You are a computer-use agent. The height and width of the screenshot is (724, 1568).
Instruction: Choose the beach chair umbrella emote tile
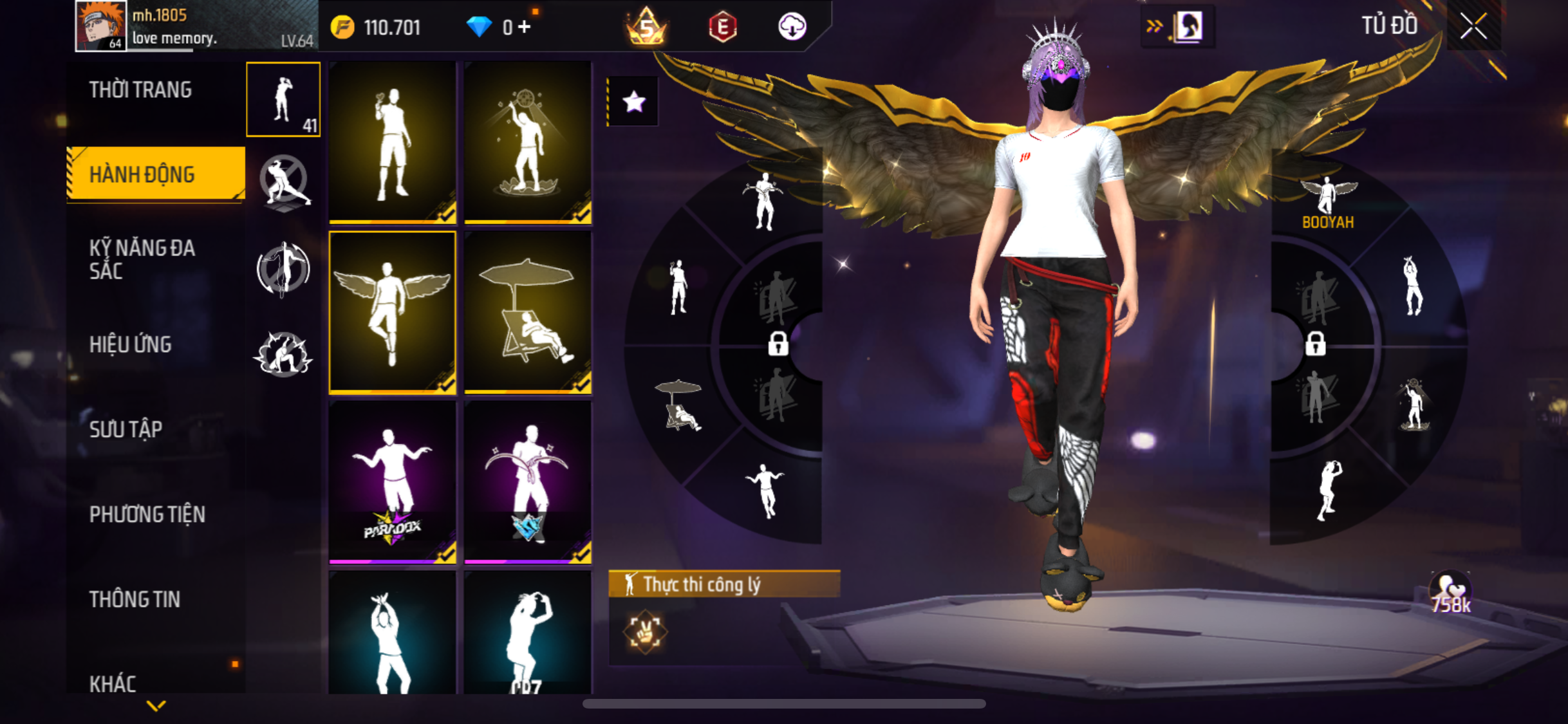528,312
